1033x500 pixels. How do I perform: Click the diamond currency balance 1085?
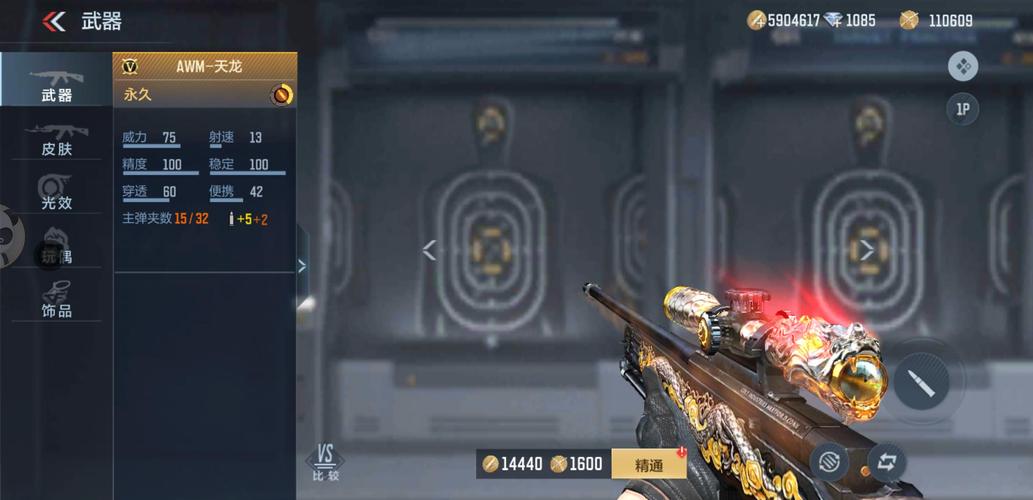pyautogui.click(x=850, y=20)
